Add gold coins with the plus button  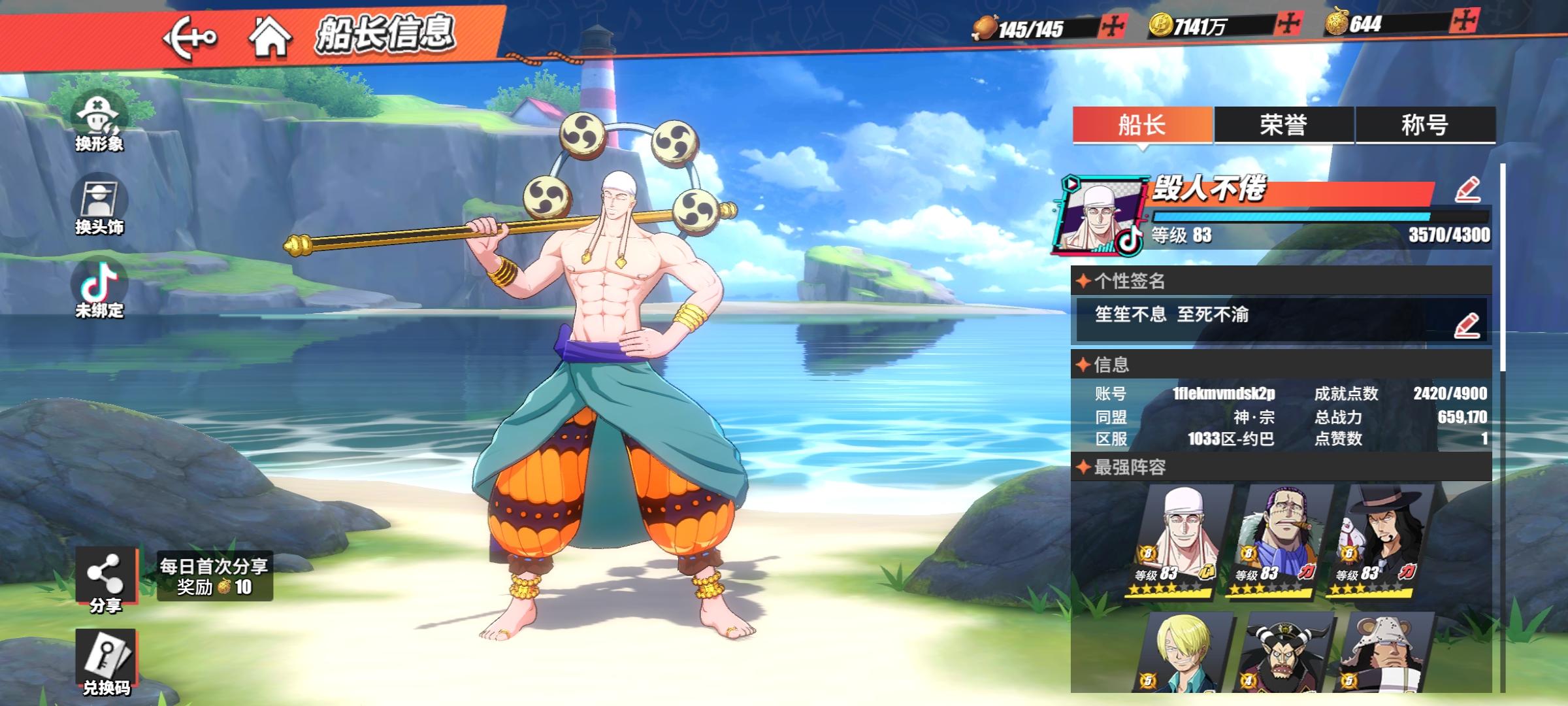point(1289,24)
